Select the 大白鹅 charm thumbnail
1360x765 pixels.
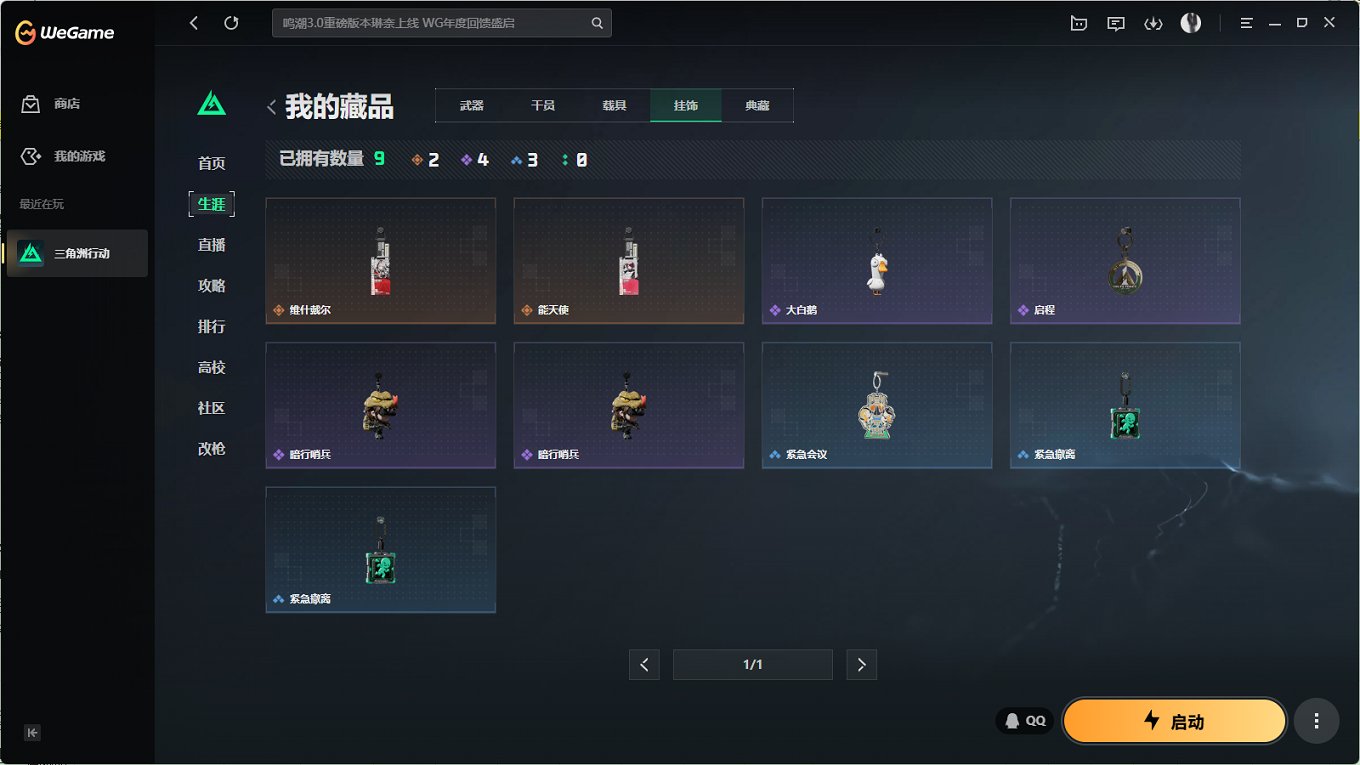point(877,261)
